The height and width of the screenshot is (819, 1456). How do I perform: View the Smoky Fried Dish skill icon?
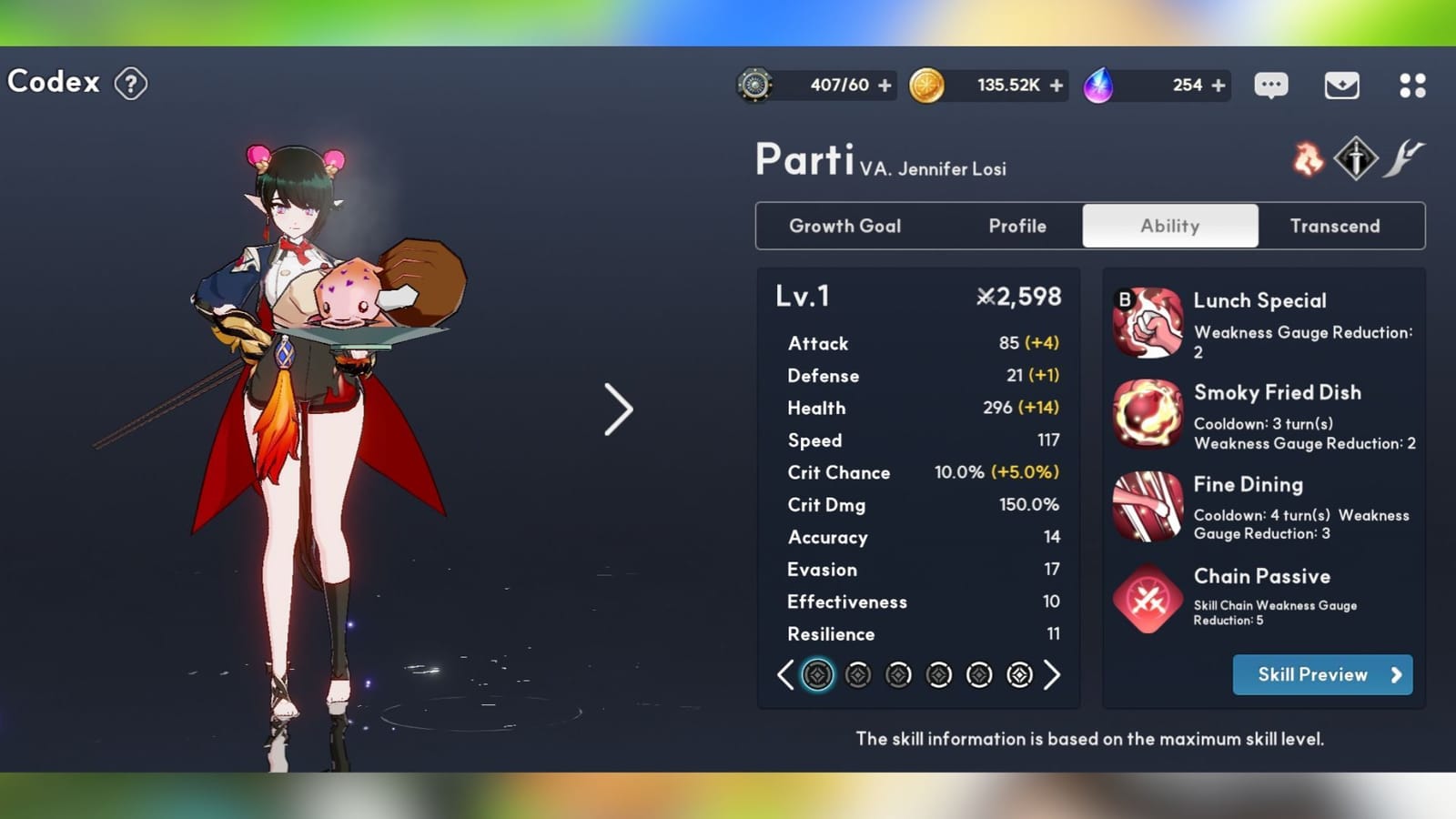click(x=1148, y=414)
